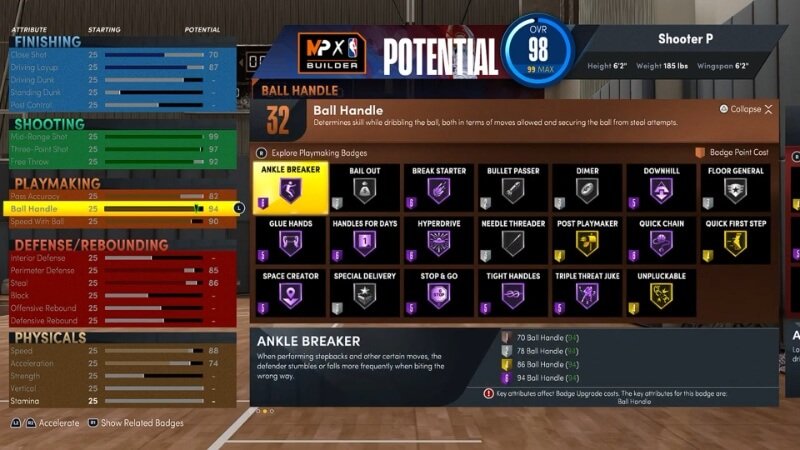Select the Three-Point Shot attribute row

click(120, 149)
